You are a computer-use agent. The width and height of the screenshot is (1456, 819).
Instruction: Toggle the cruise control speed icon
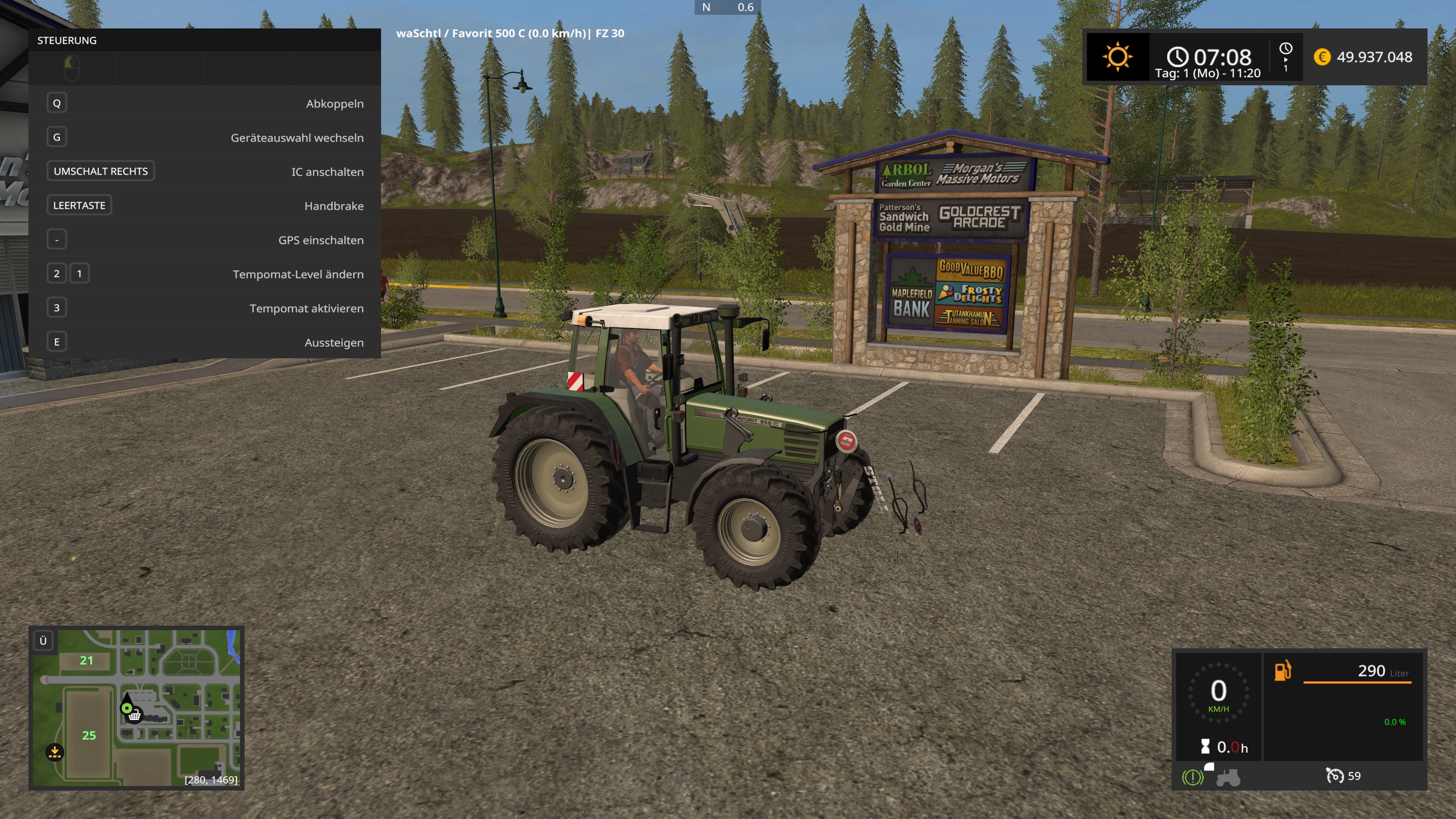[x=1335, y=775]
